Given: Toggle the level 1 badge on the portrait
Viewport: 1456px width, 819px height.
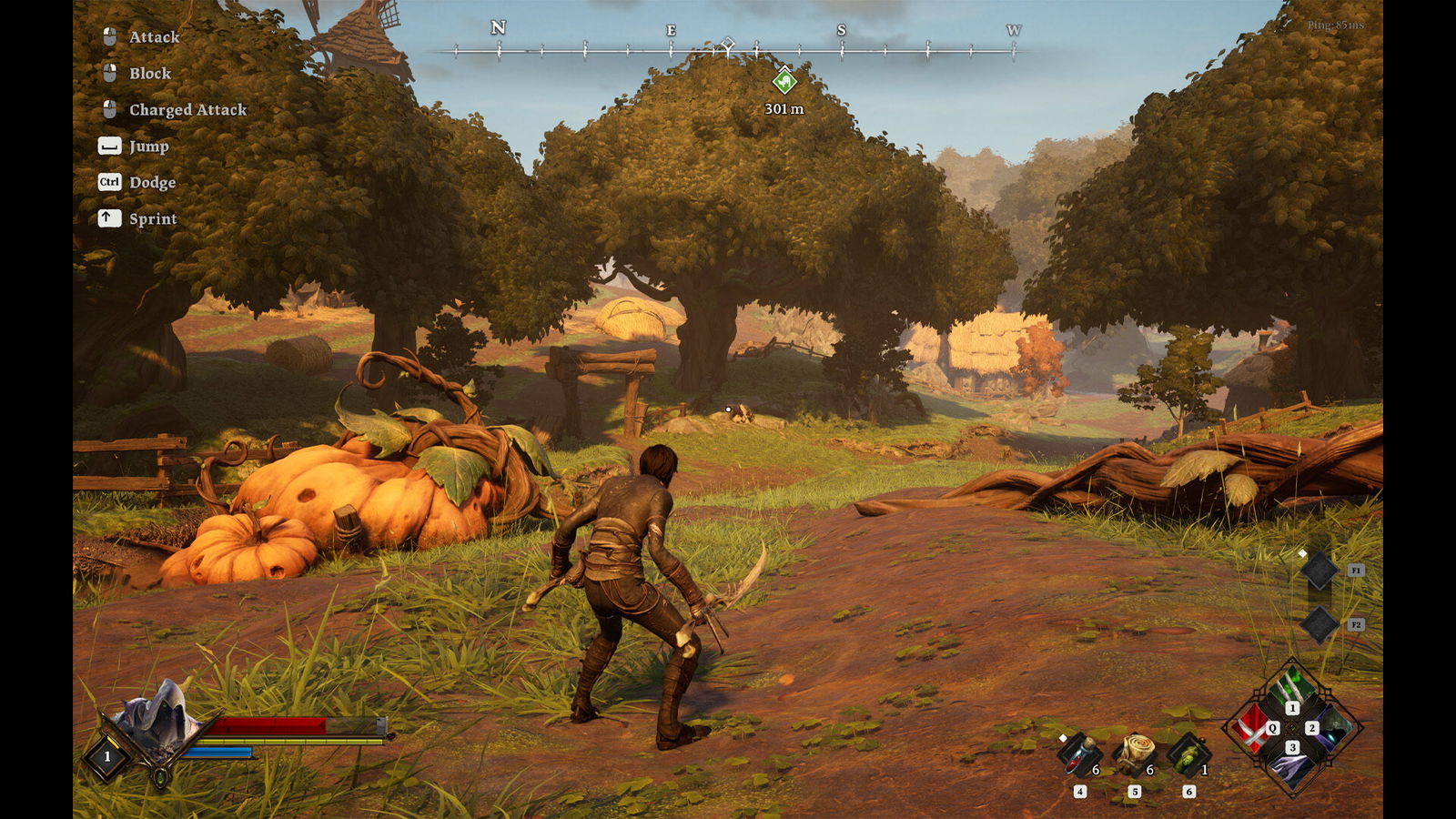Looking at the screenshot, I should [x=106, y=754].
